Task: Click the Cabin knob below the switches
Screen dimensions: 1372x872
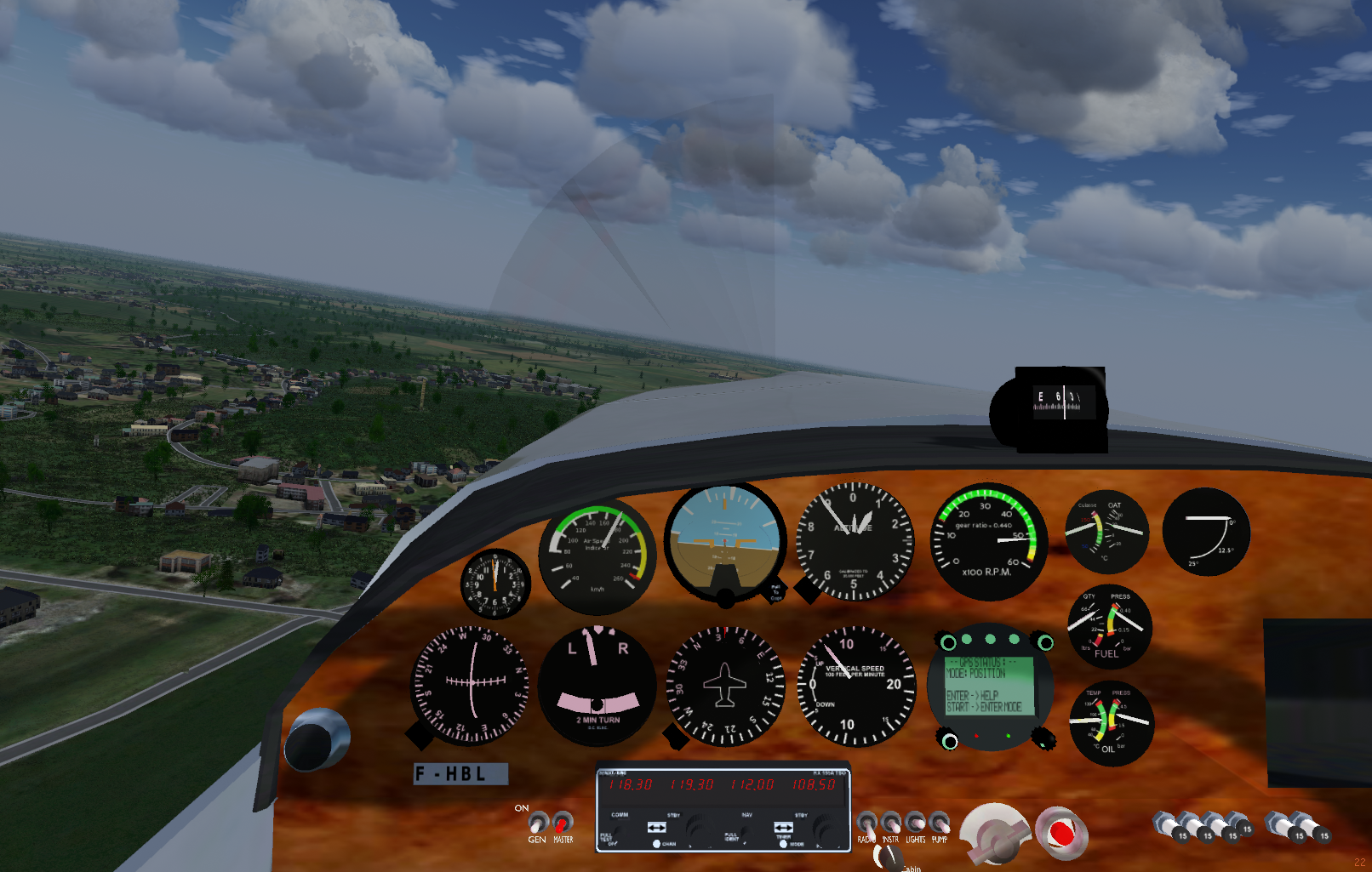Action: pos(888,858)
